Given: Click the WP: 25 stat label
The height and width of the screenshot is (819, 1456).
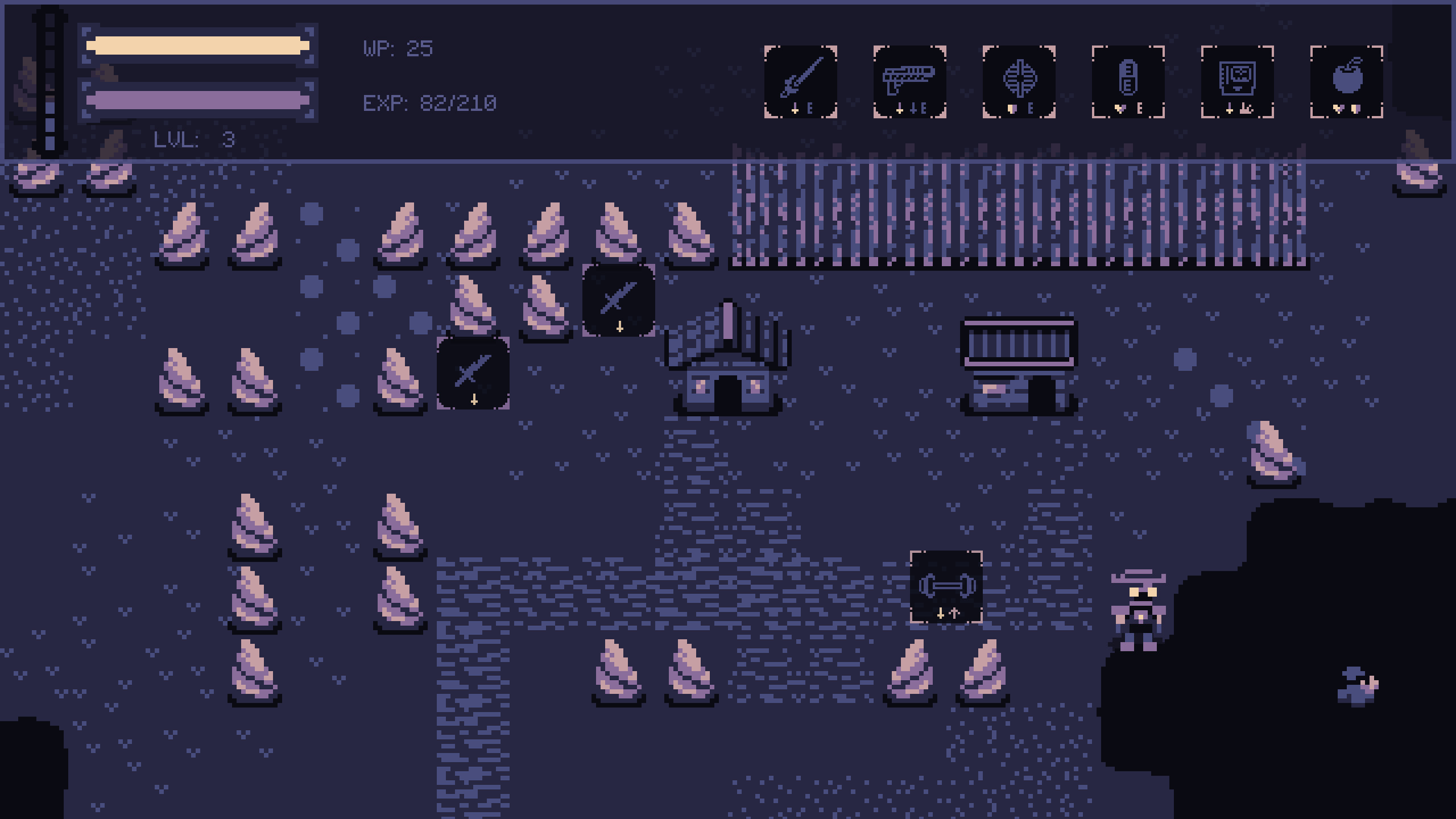Looking at the screenshot, I should click(x=398, y=49).
